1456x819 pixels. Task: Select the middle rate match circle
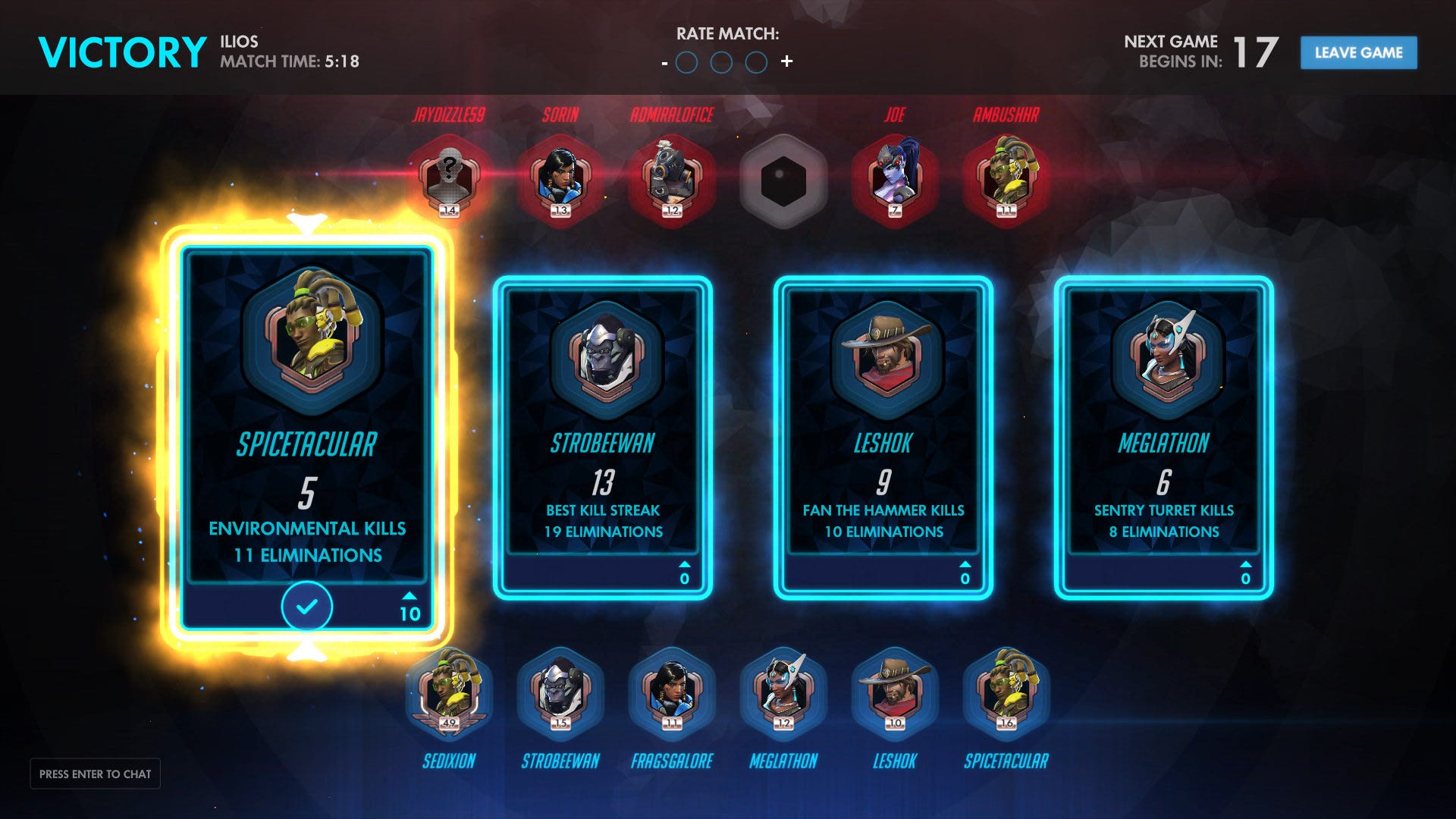pos(721,62)
